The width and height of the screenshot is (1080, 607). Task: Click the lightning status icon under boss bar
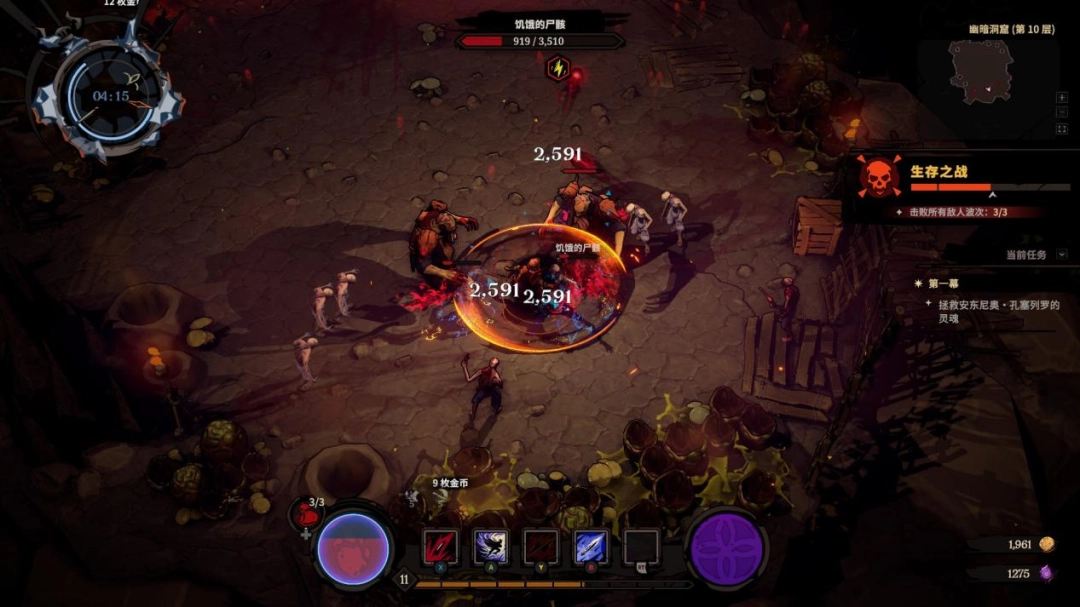click(557, 68)
